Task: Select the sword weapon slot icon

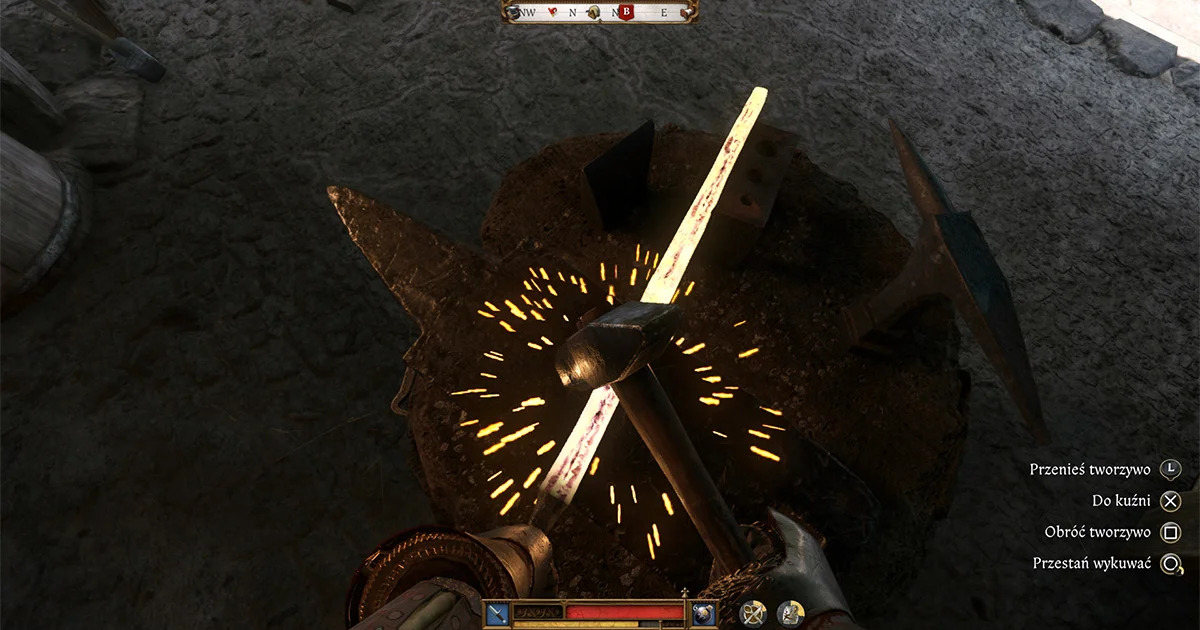Action: [x=498, y=613]
